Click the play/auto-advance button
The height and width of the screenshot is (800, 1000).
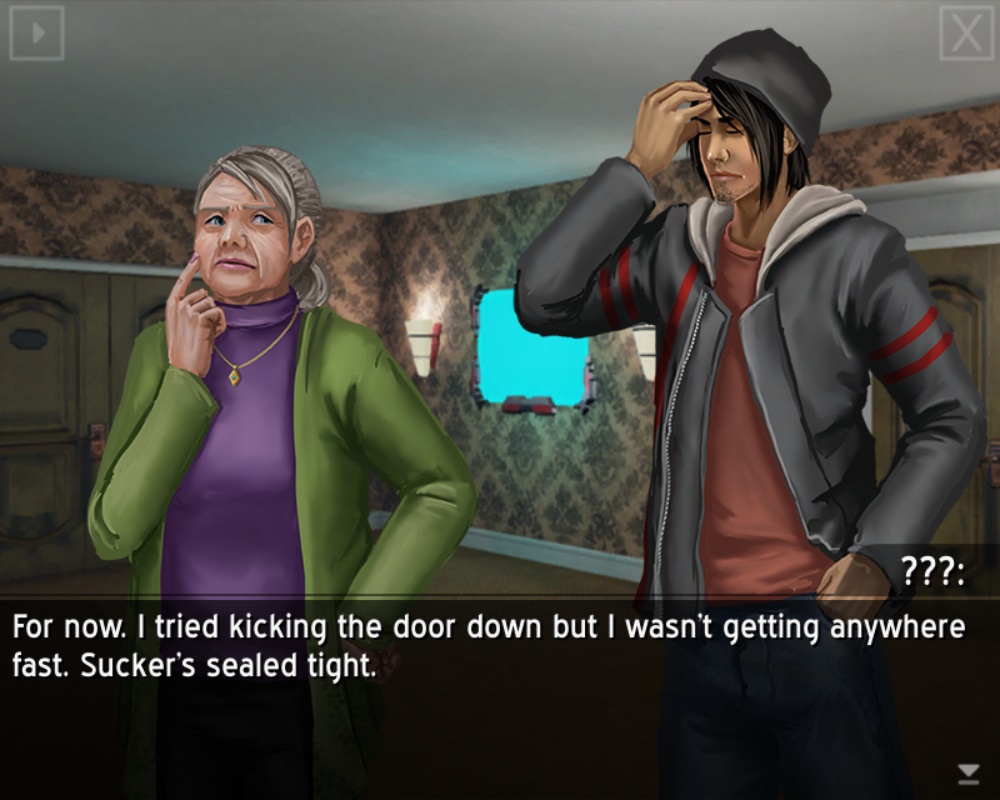37,33
